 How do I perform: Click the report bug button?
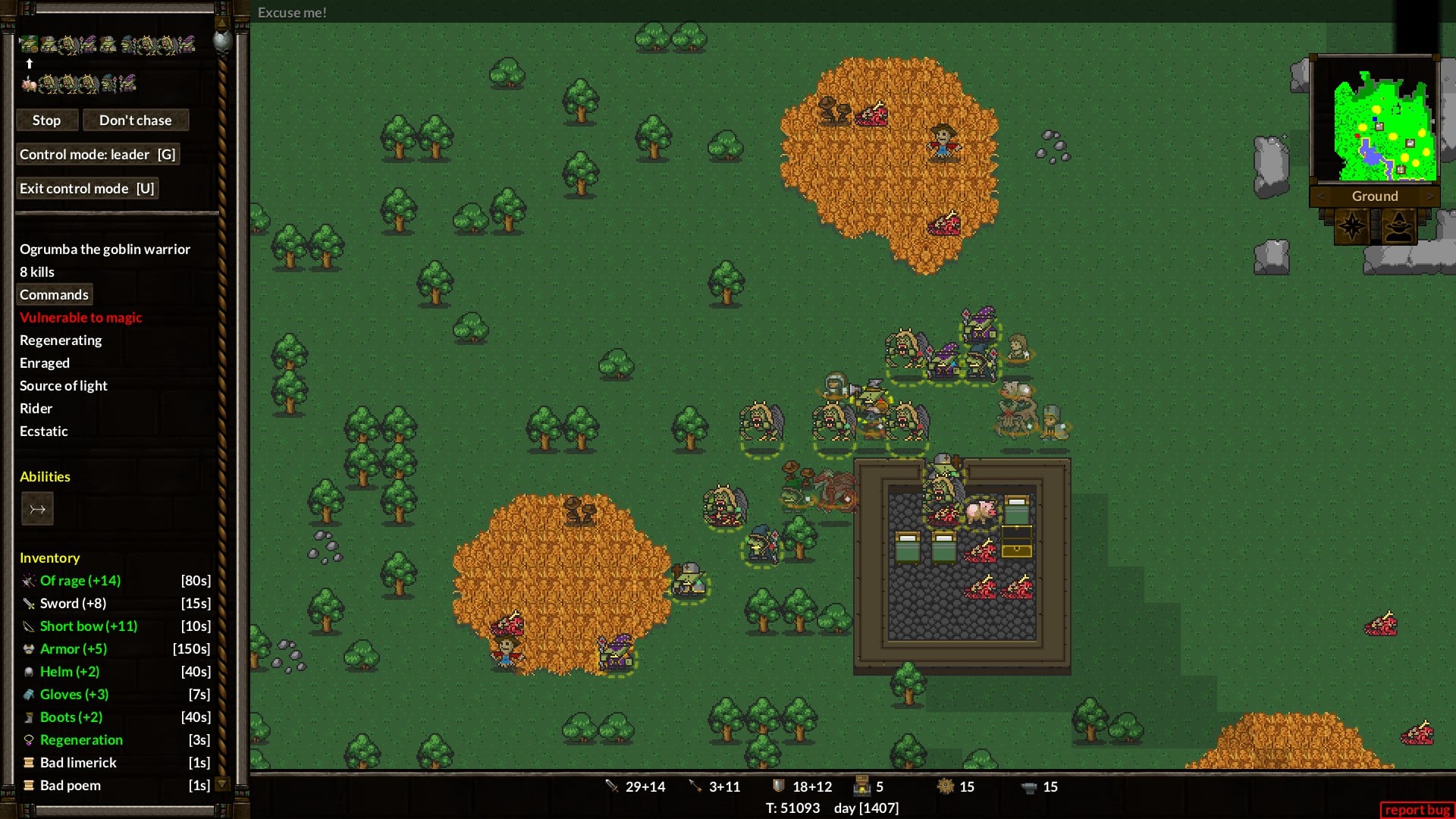point(1417,810)
